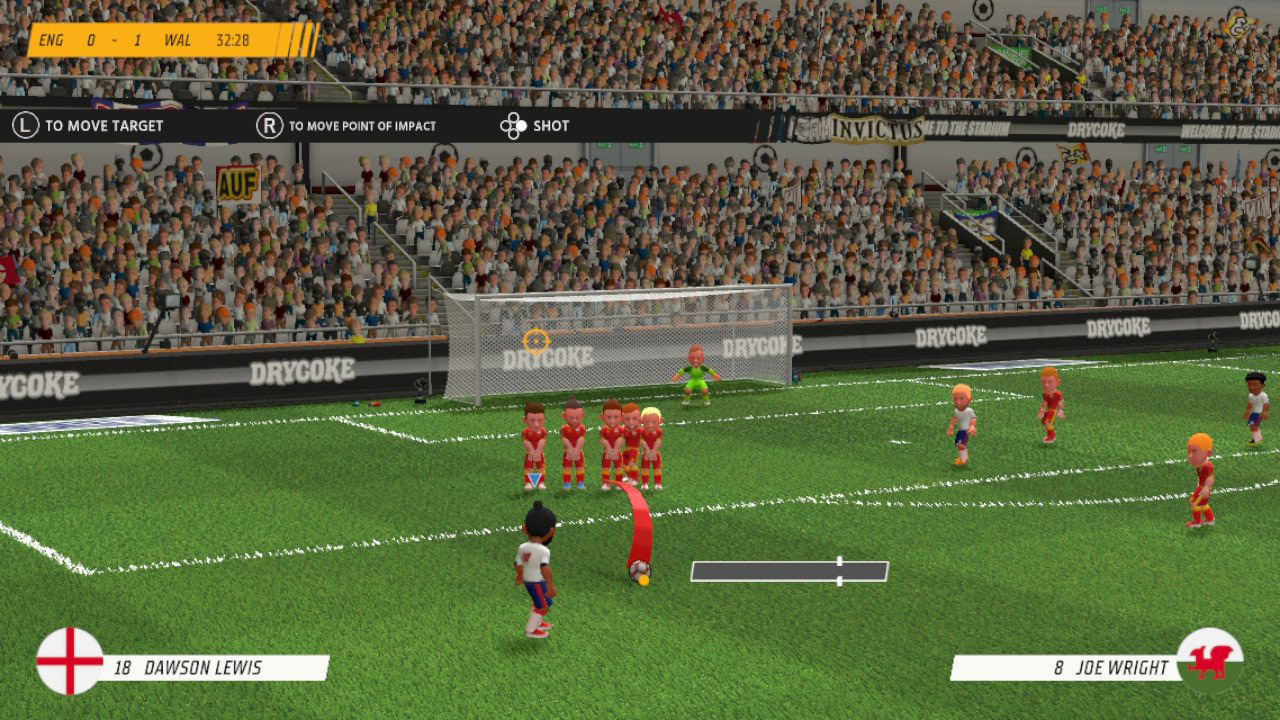Click the England flag badge
The width and height of the screenshot is (1280, 720).
[70, 661]
